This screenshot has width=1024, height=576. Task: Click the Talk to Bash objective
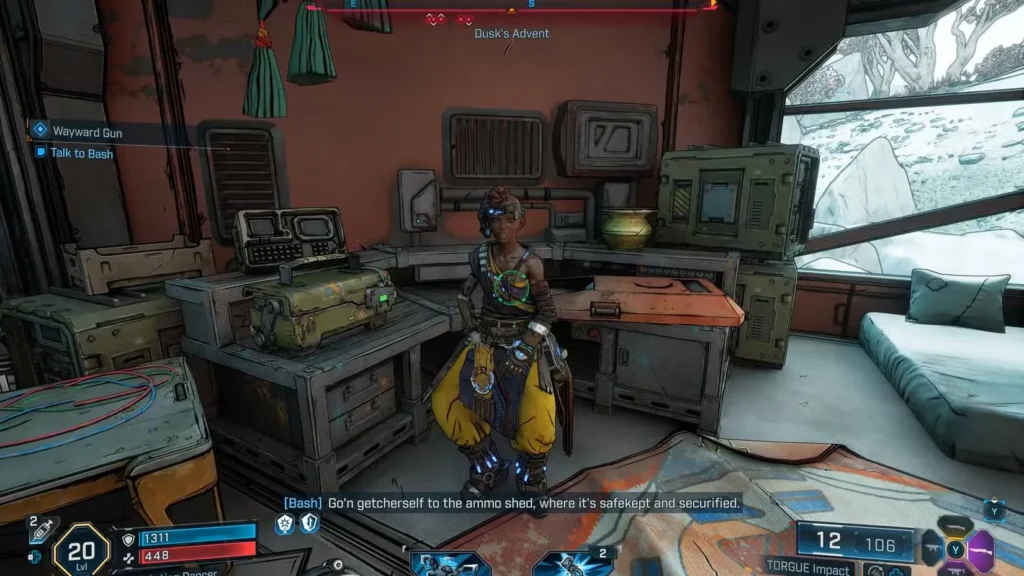click(x=81, y=153)
